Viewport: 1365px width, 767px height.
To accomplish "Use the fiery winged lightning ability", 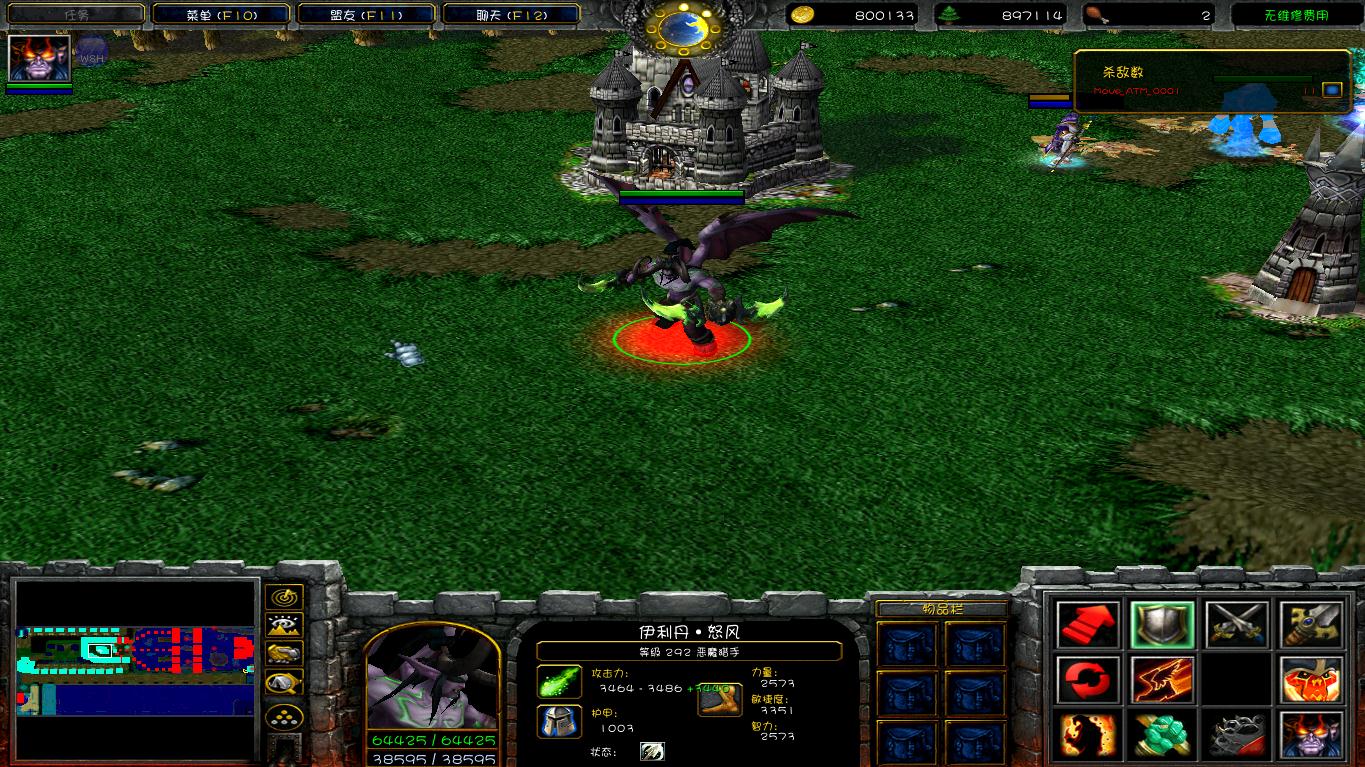I will (x=1162, y=680).
